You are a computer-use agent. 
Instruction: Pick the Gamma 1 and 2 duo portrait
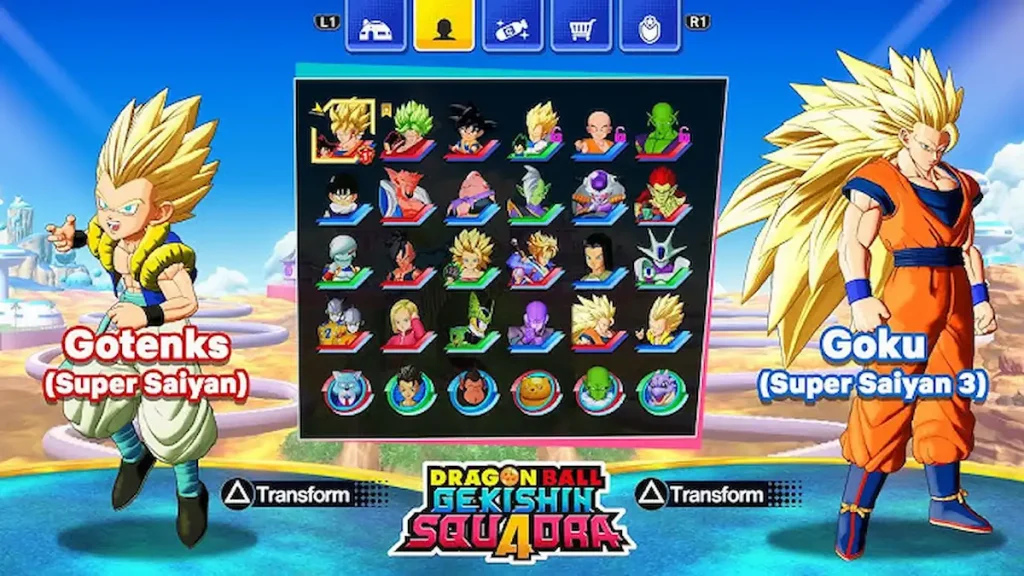(x=344, y=323)
